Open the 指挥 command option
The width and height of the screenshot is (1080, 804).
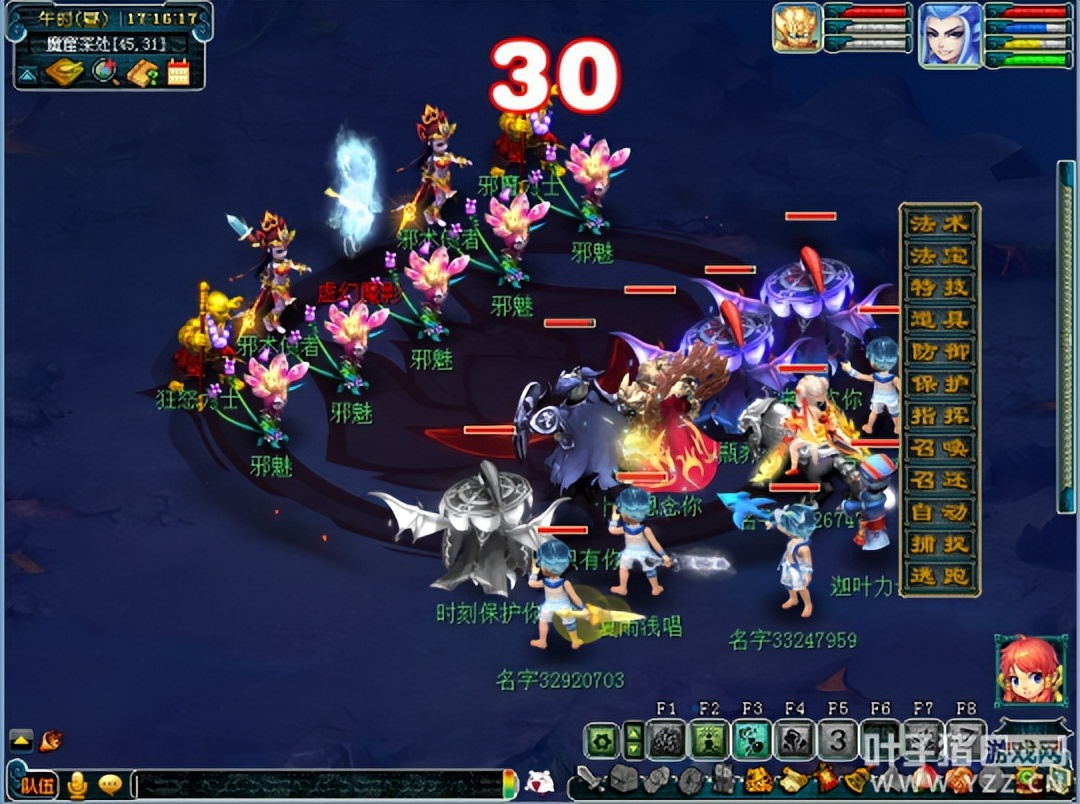point(939,416)
